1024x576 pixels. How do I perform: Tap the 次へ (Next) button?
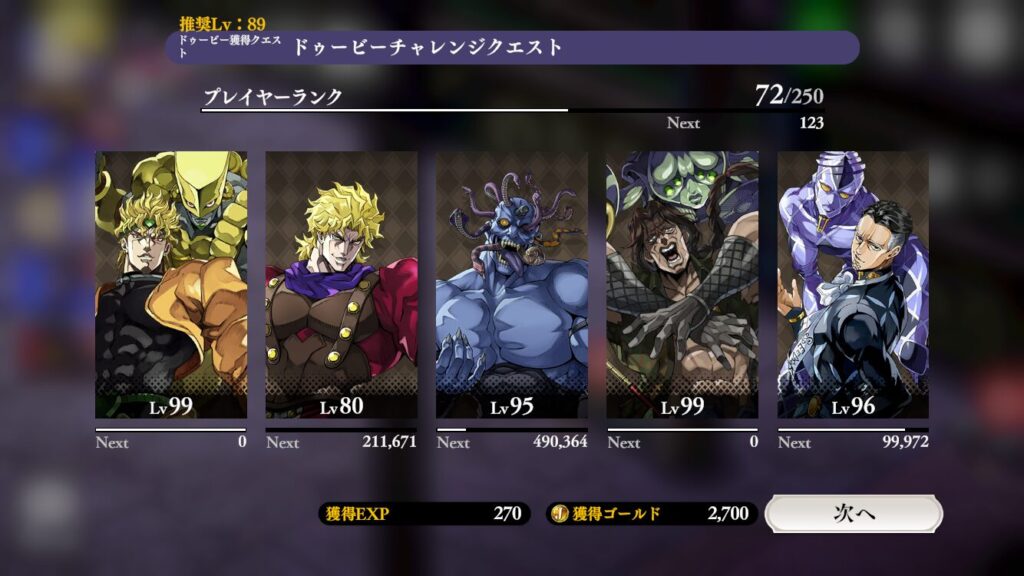coord(853,514)
